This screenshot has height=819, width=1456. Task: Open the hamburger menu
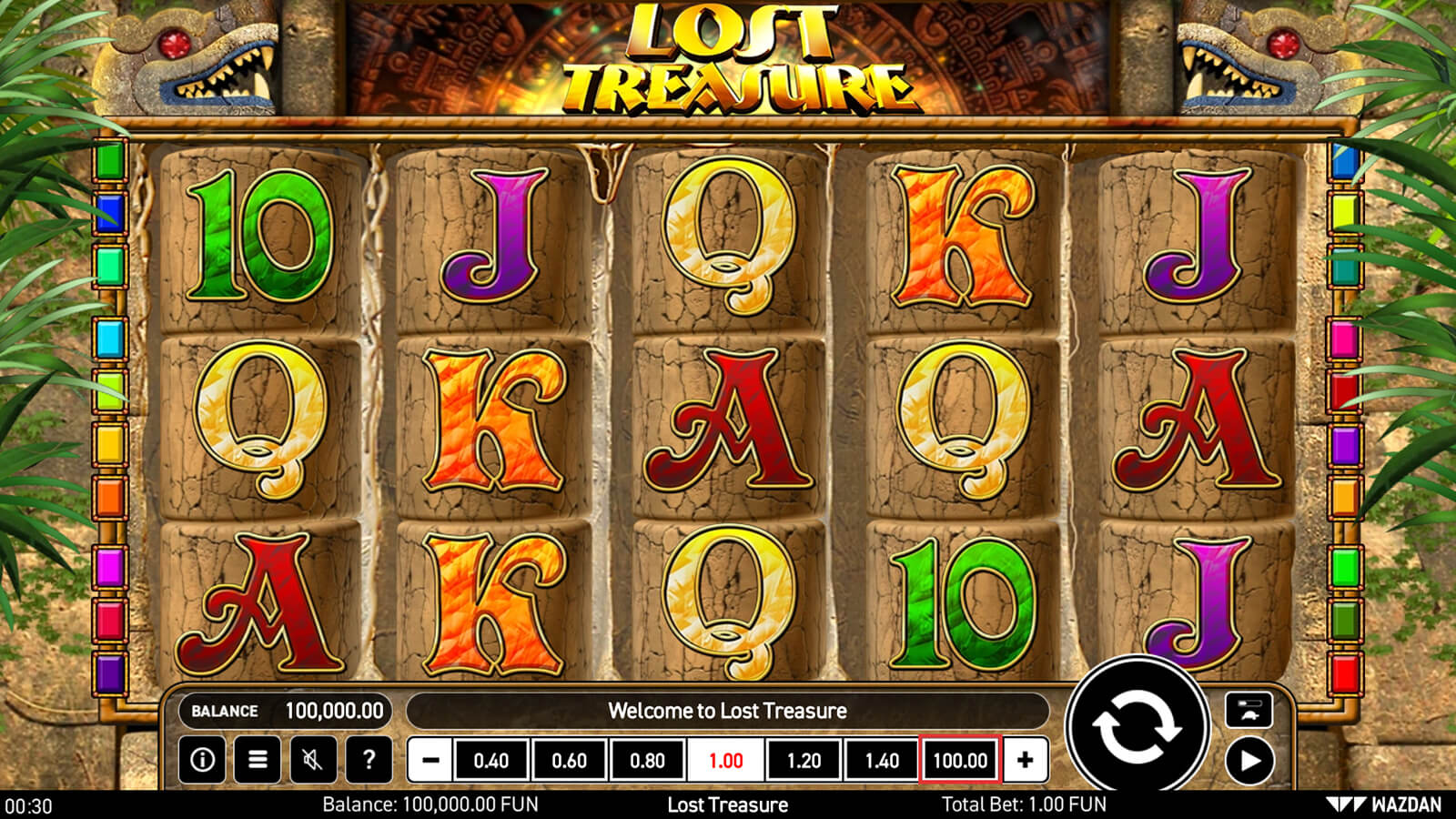258,759
